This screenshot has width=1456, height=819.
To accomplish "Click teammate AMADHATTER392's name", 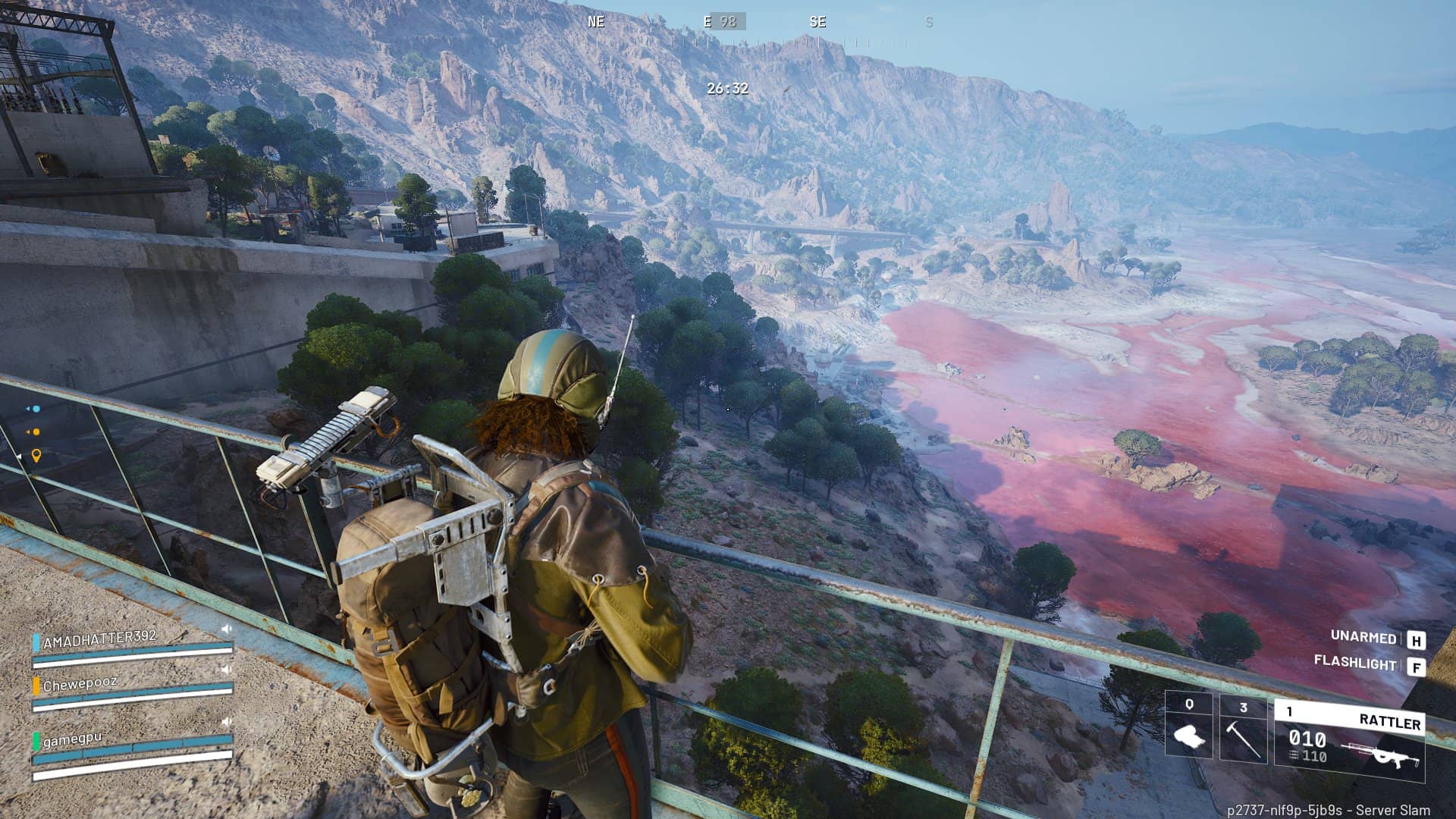I will [99, 639].
